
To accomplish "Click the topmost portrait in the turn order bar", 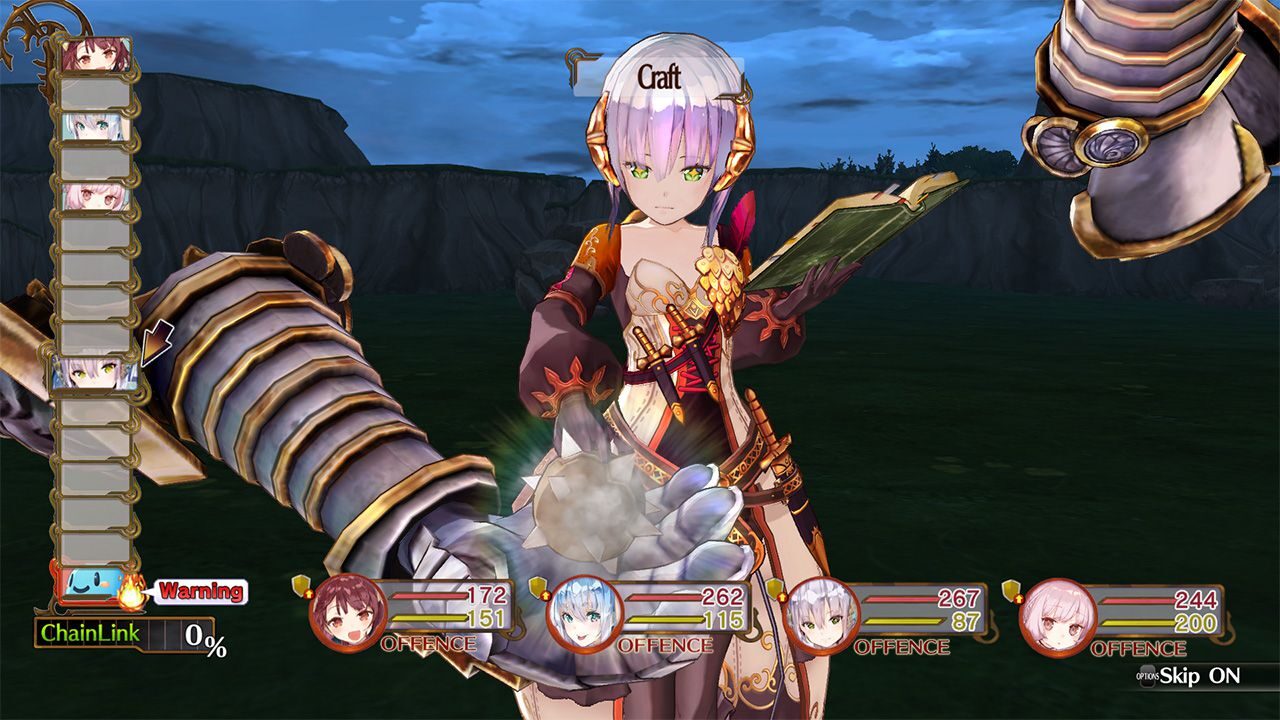I will pos(99,54).
